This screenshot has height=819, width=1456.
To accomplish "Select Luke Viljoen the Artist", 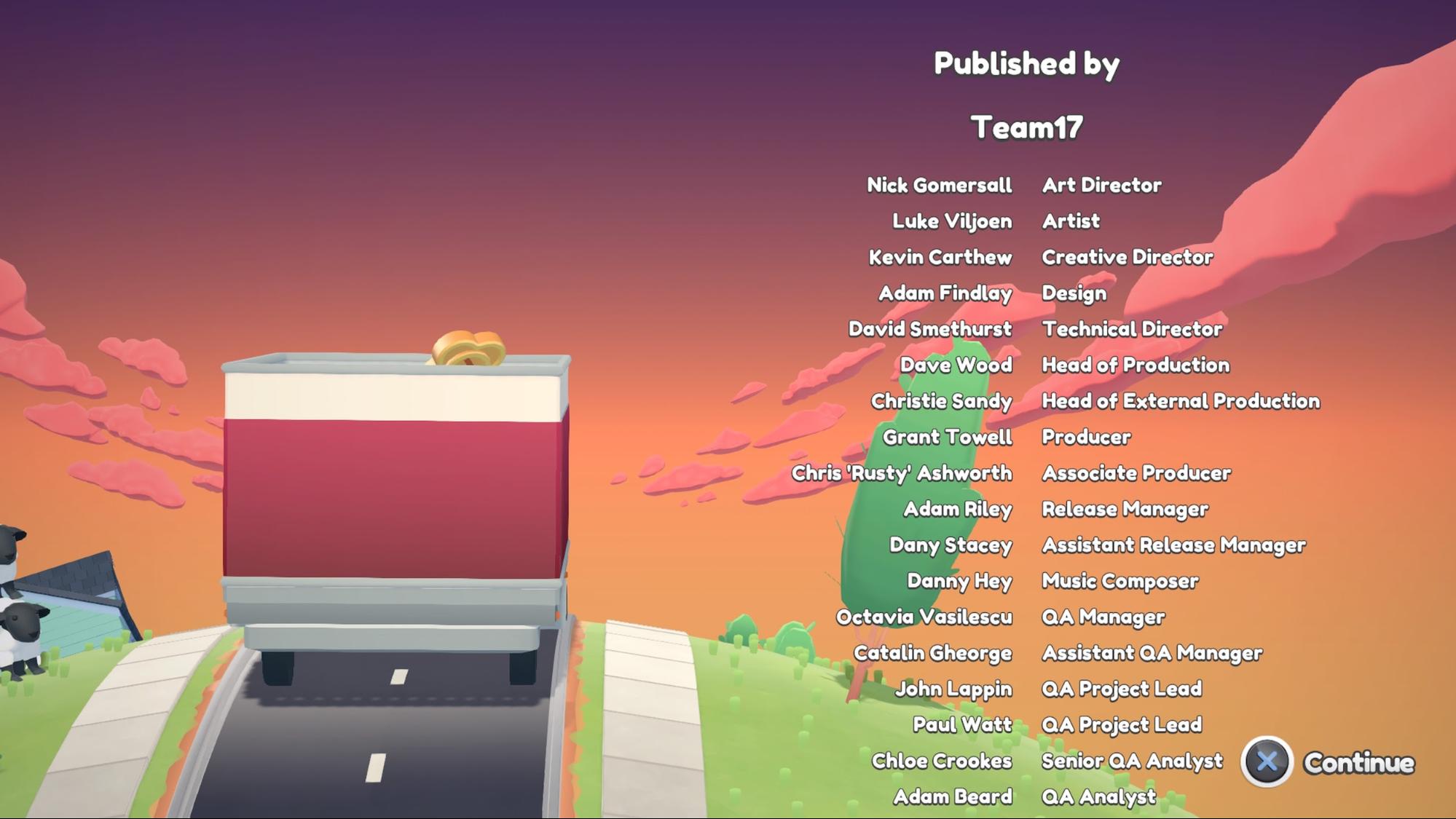I will [951, 221].
